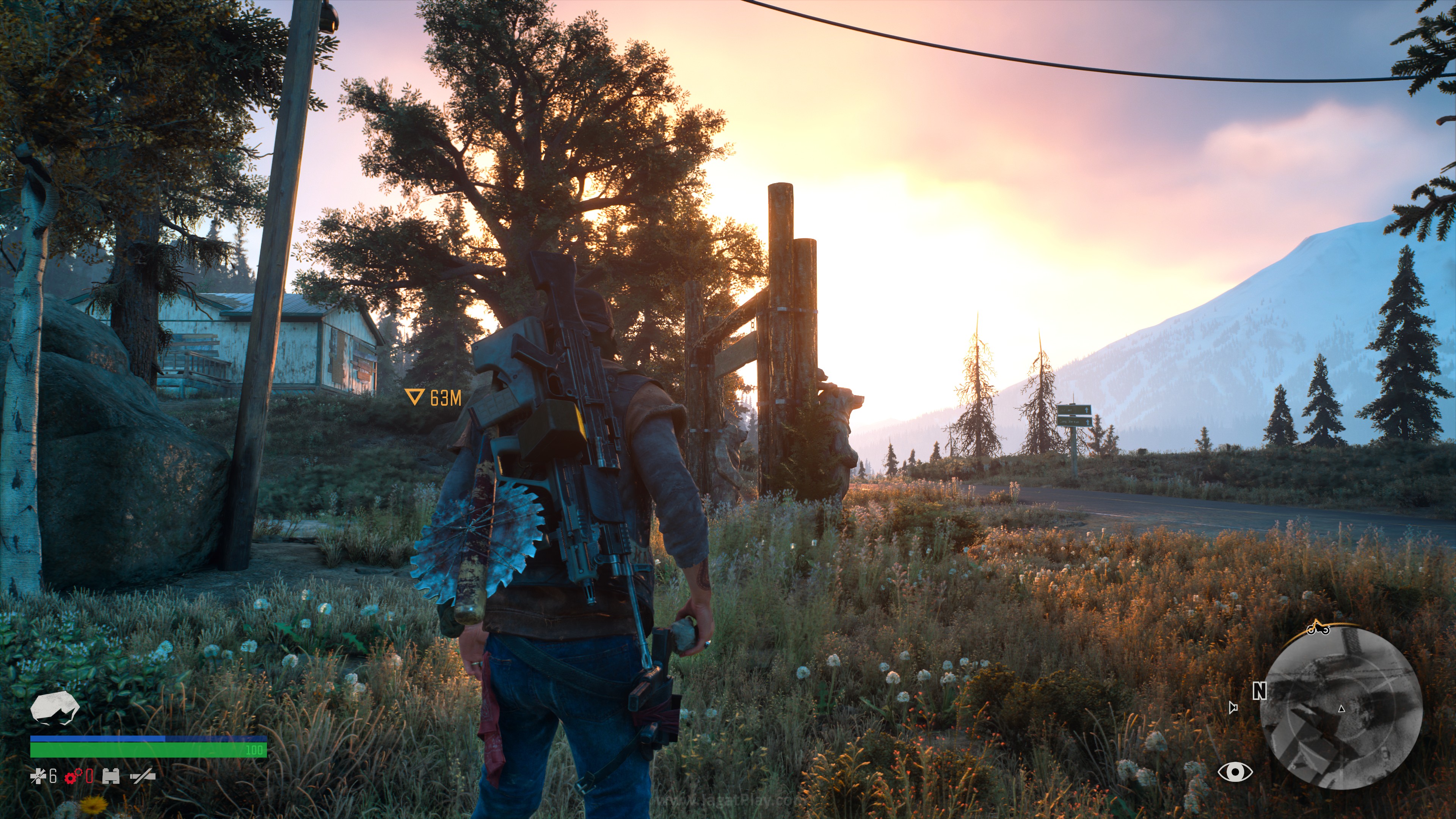1456x819 pixels.
Task: Click the speaker noise indicator icon
Action: [1233, 708]
